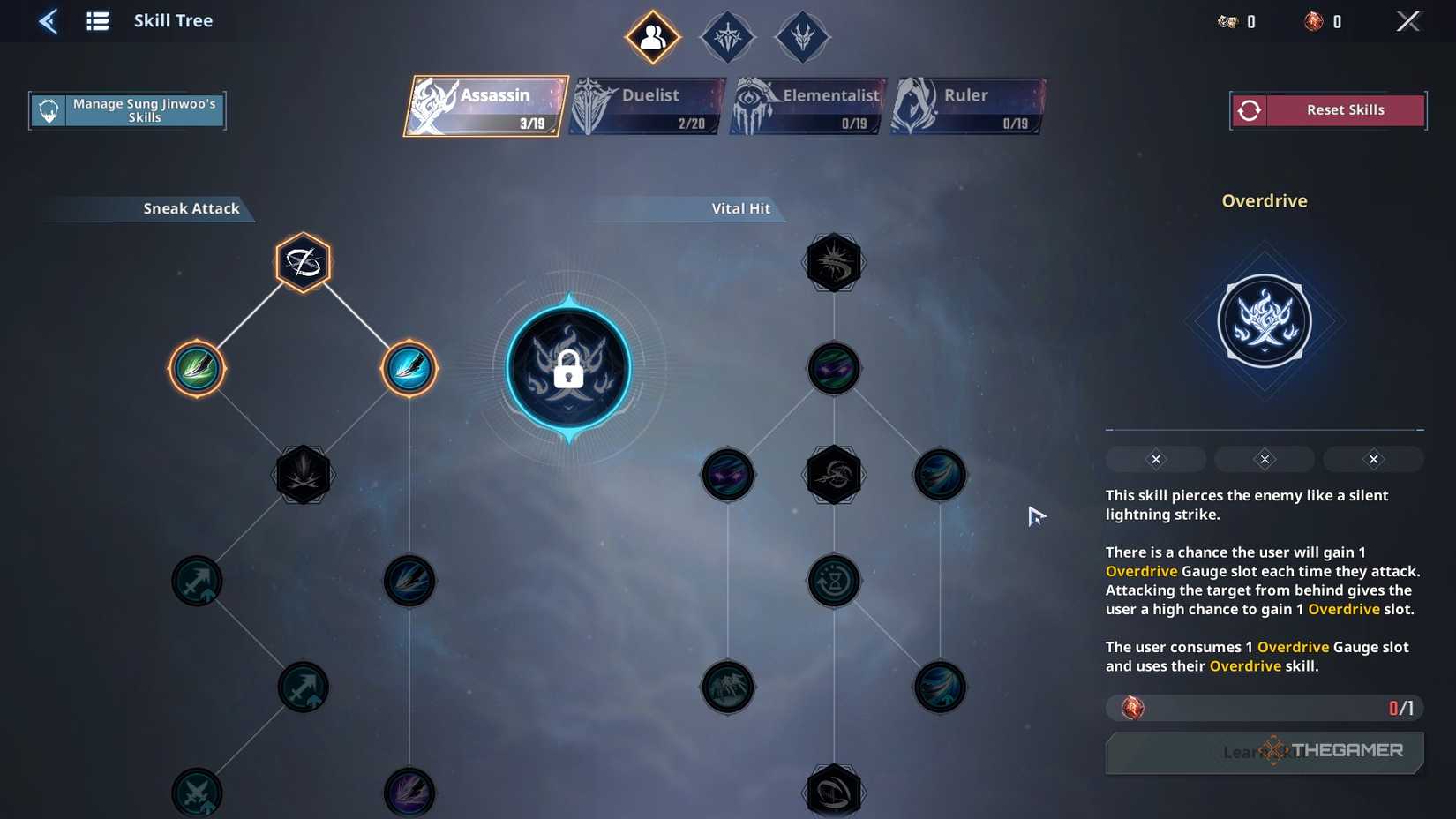Select the green boots Sneak Attack skill

coord(197,368)
